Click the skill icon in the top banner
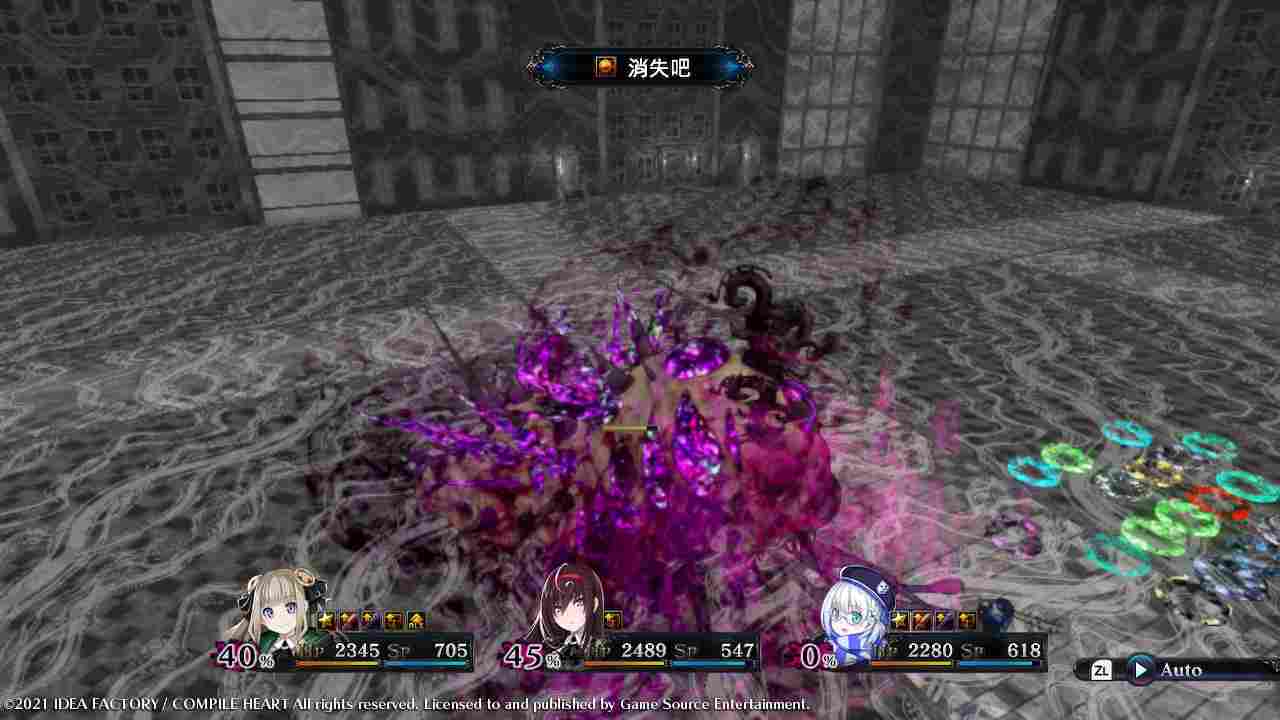This screenshot has height=720, width=1280. point(604,68)
